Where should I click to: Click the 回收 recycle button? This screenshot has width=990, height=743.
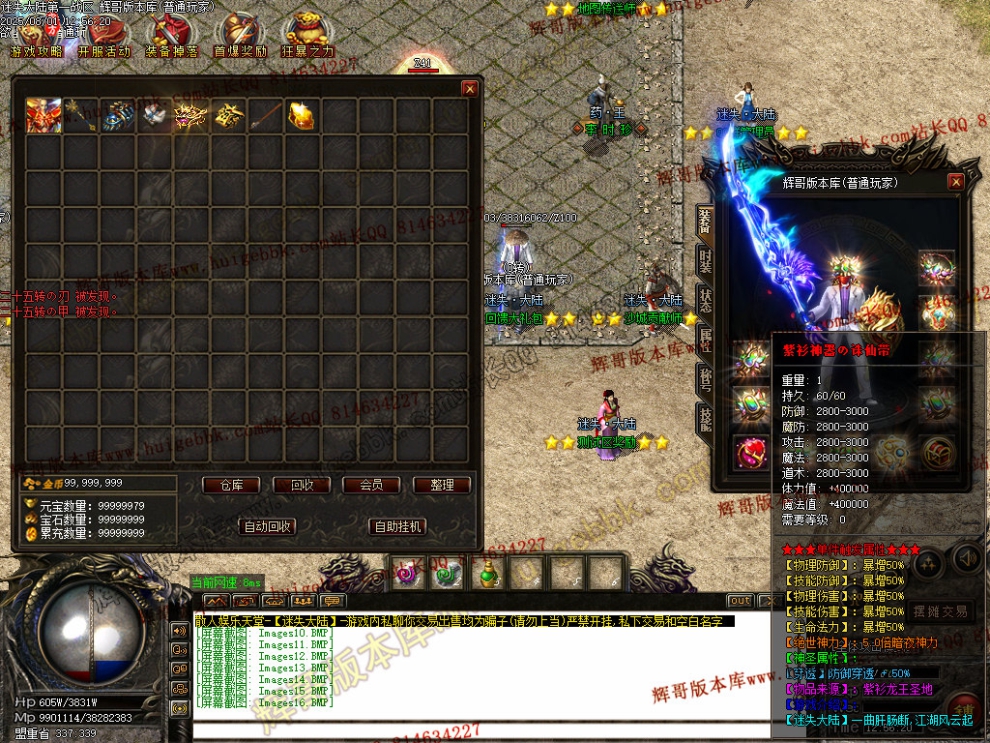301,485
